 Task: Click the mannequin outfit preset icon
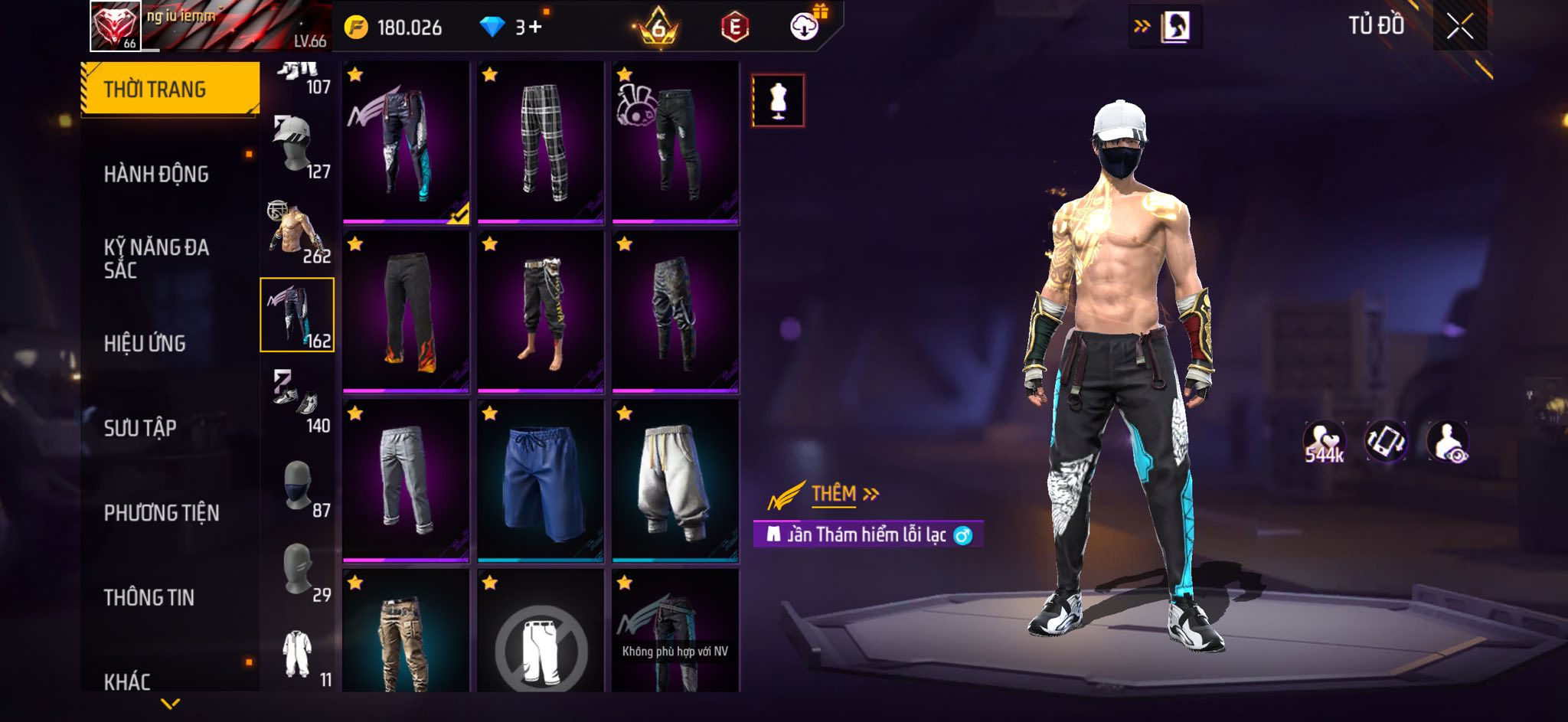point(778,100)
